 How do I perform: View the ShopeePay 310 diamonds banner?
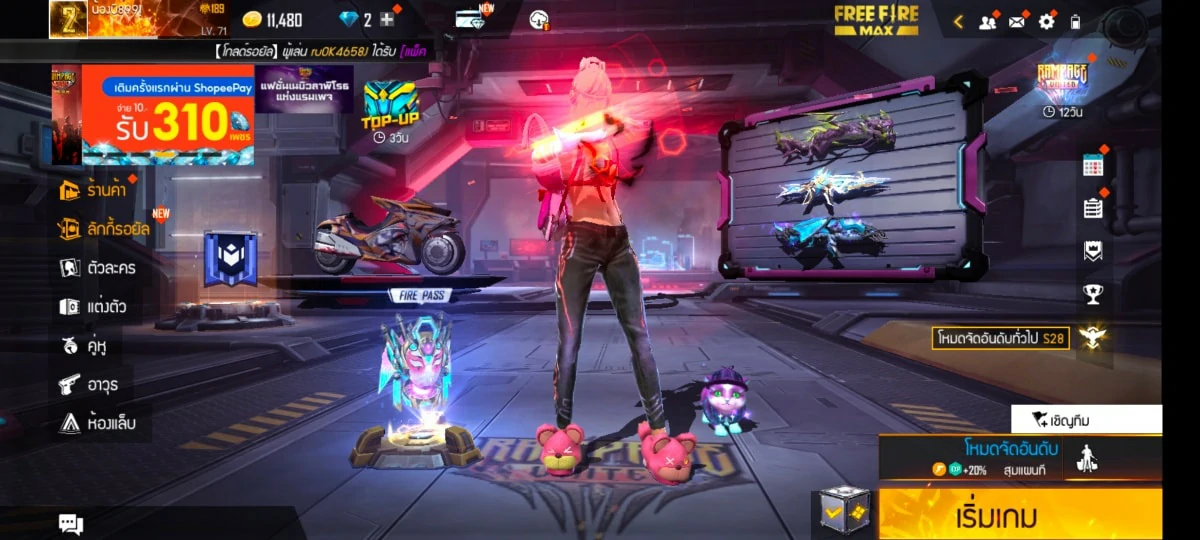(166, 115)
